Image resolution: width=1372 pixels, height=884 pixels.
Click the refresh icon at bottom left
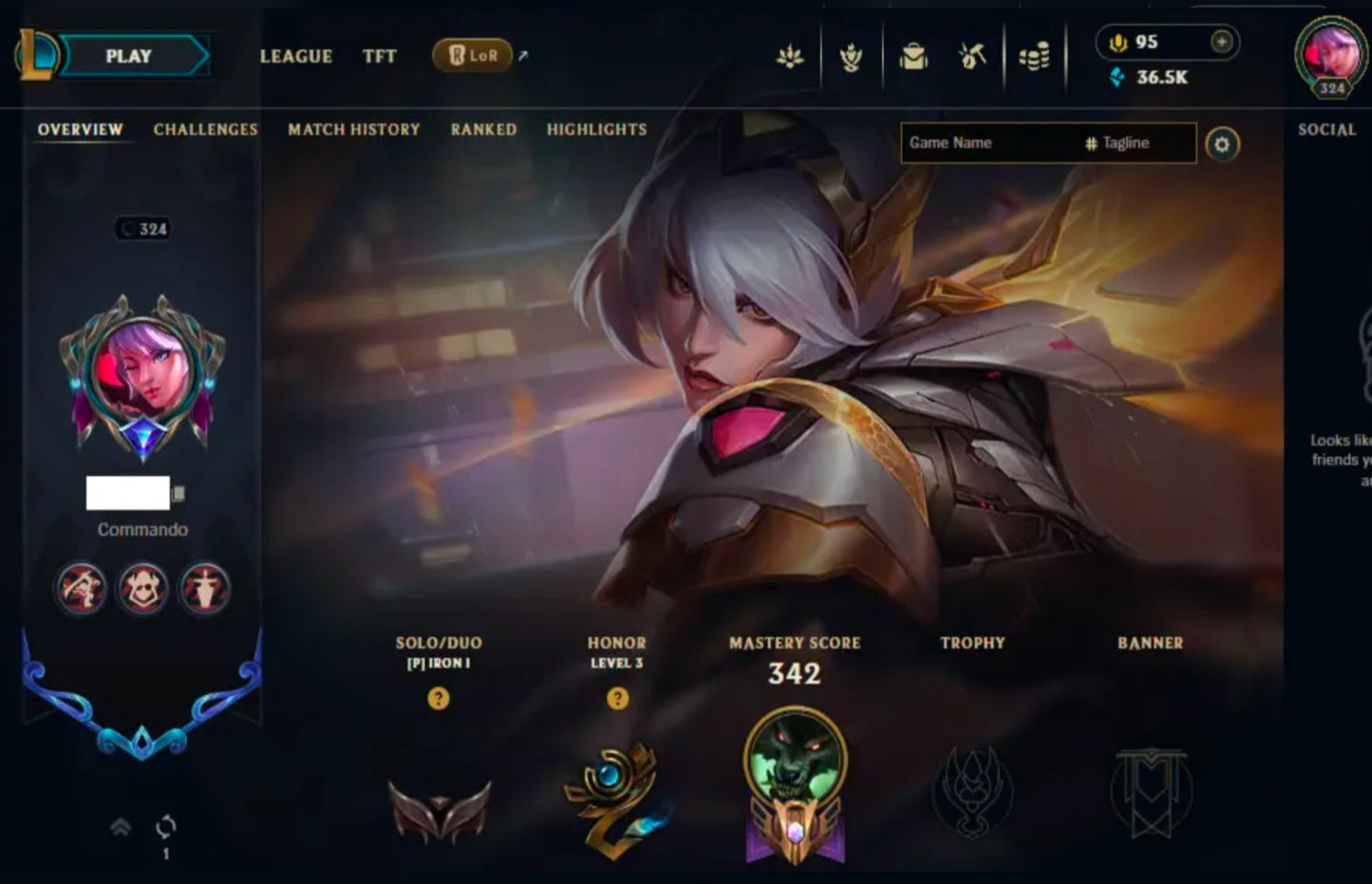pyautogui.click(x=165, y=825)
